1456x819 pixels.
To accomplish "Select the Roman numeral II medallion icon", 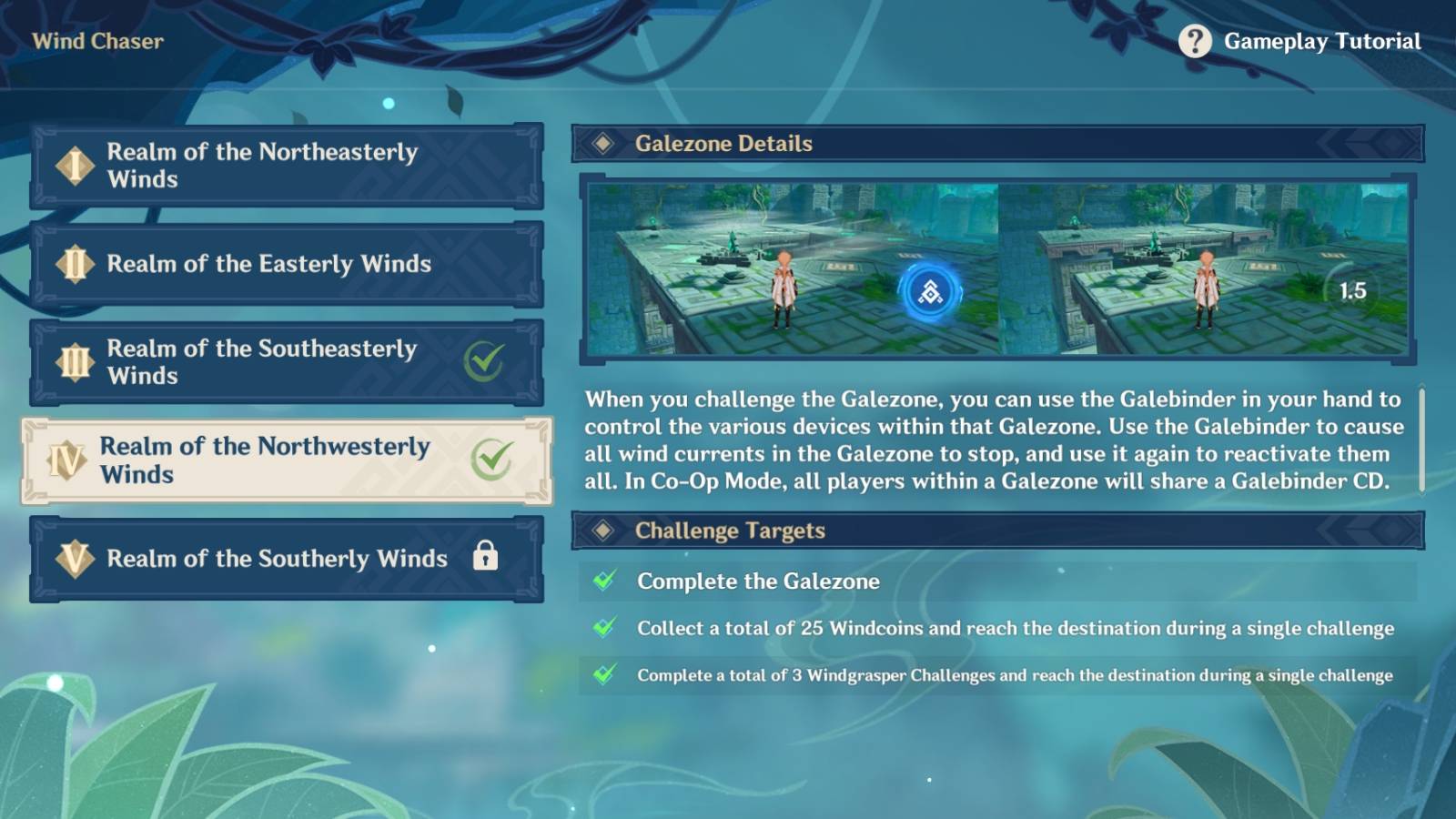I will (x=77, y=264).
